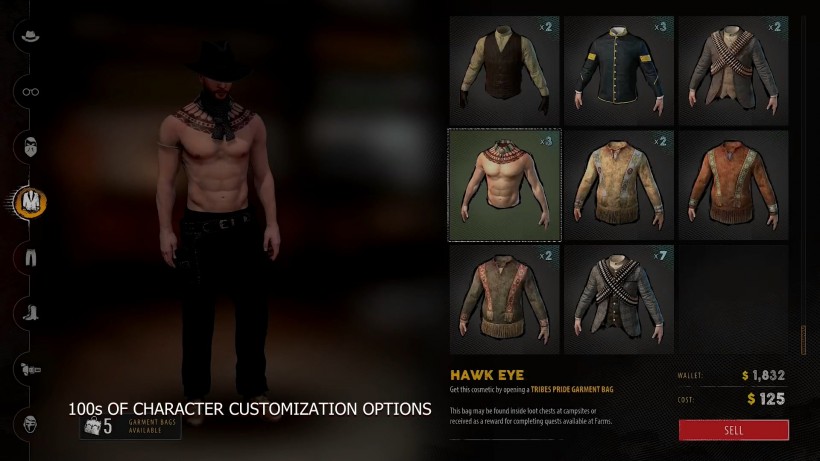Open the boots category
The image size is (820, 461).
pos(30,312)
